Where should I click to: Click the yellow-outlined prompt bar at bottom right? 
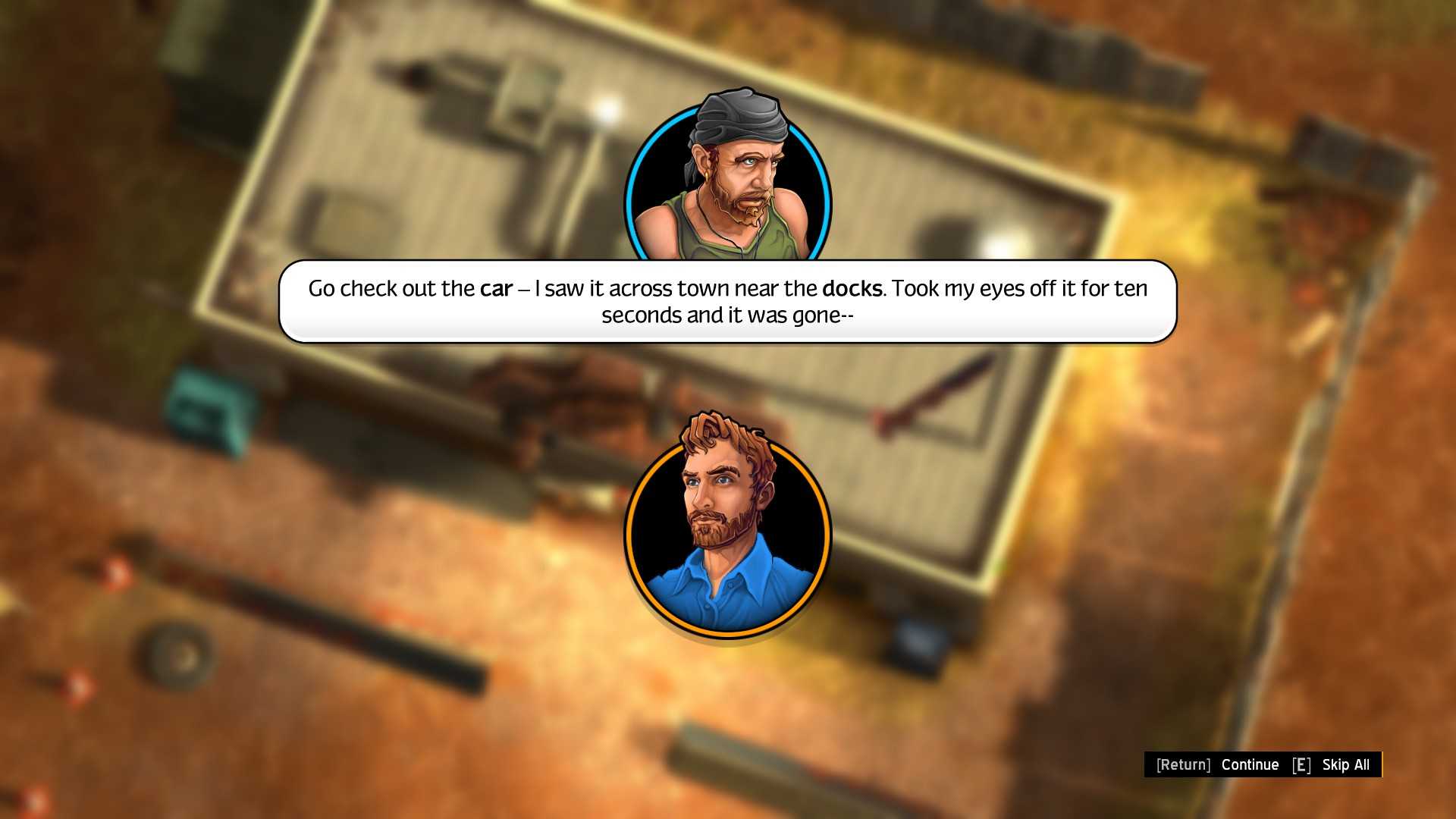coord(1263,765)
